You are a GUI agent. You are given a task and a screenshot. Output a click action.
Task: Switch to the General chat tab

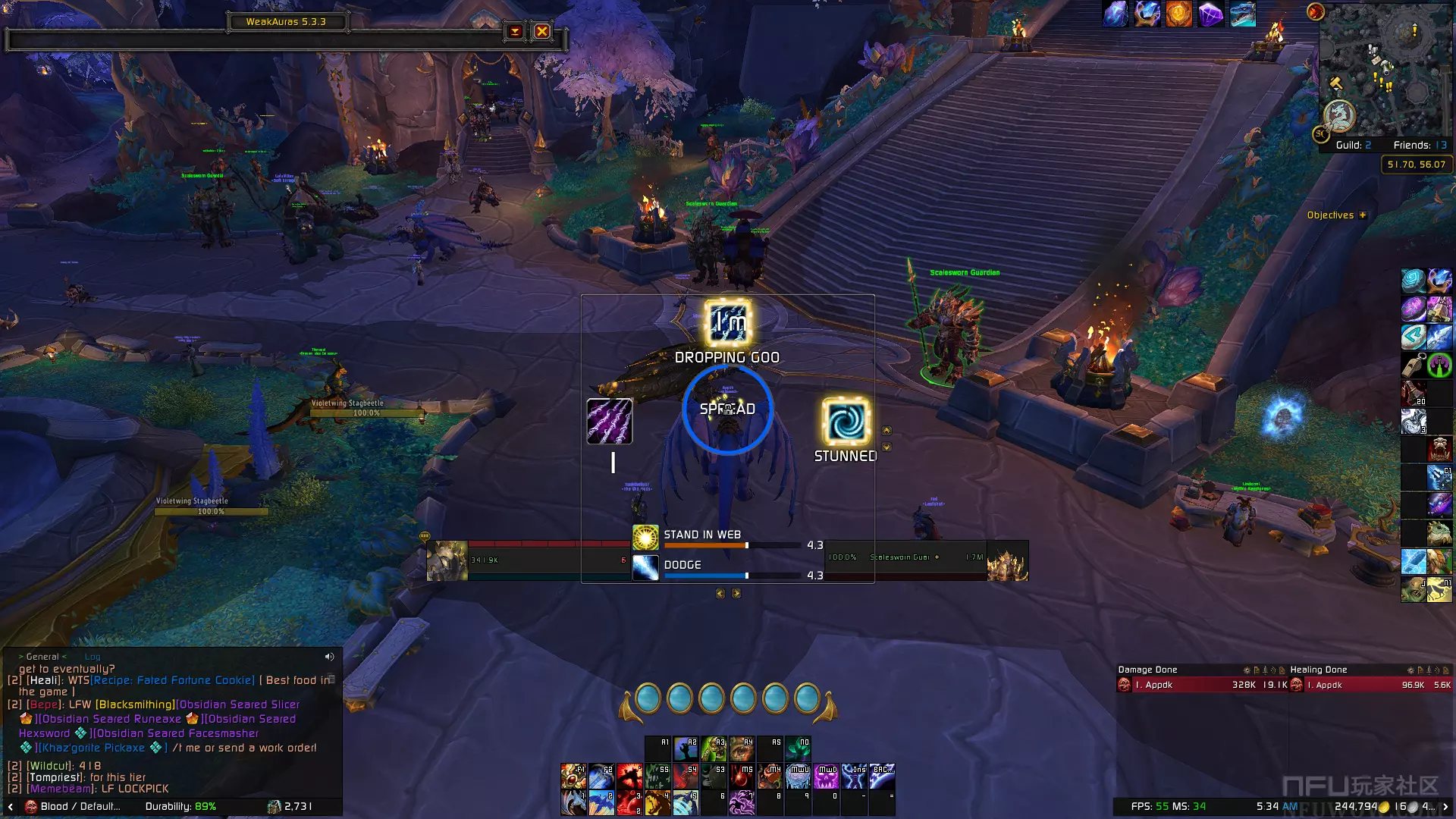pyautogui.click(x=42, y=657)
